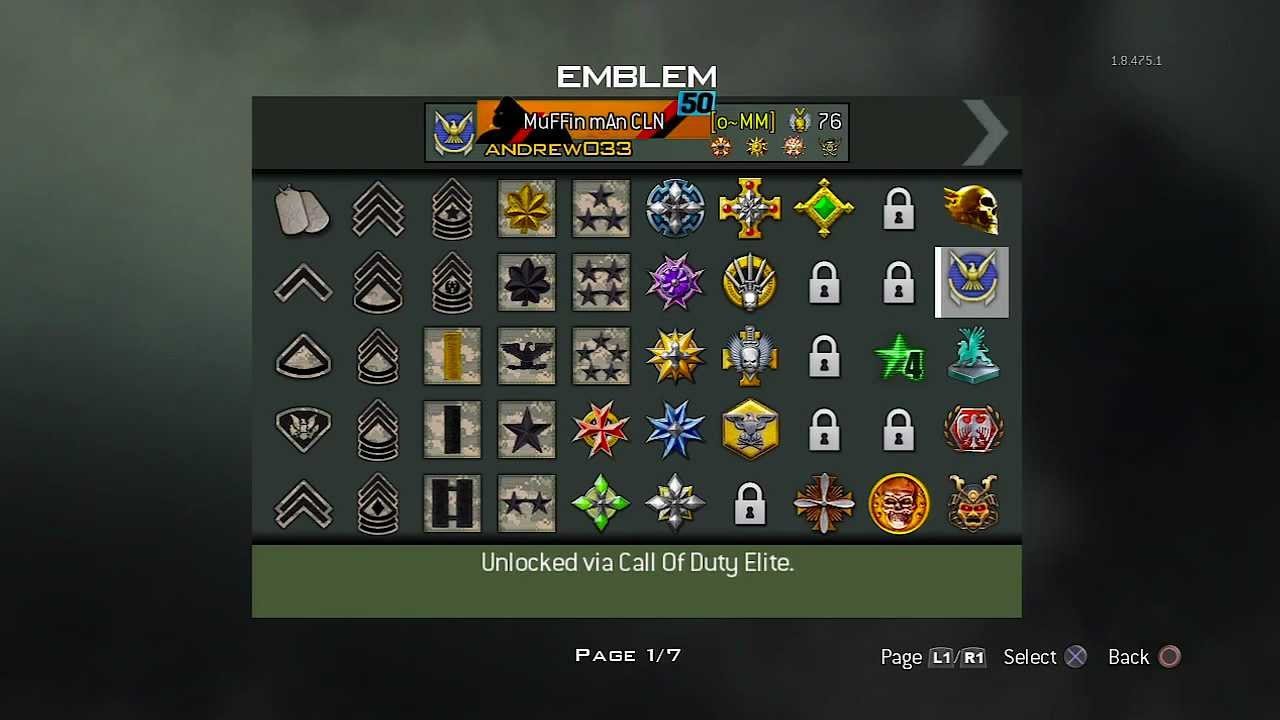Choose the purple pinwheel prestige emblem
Screen dimensions: 1280x720
675,282
